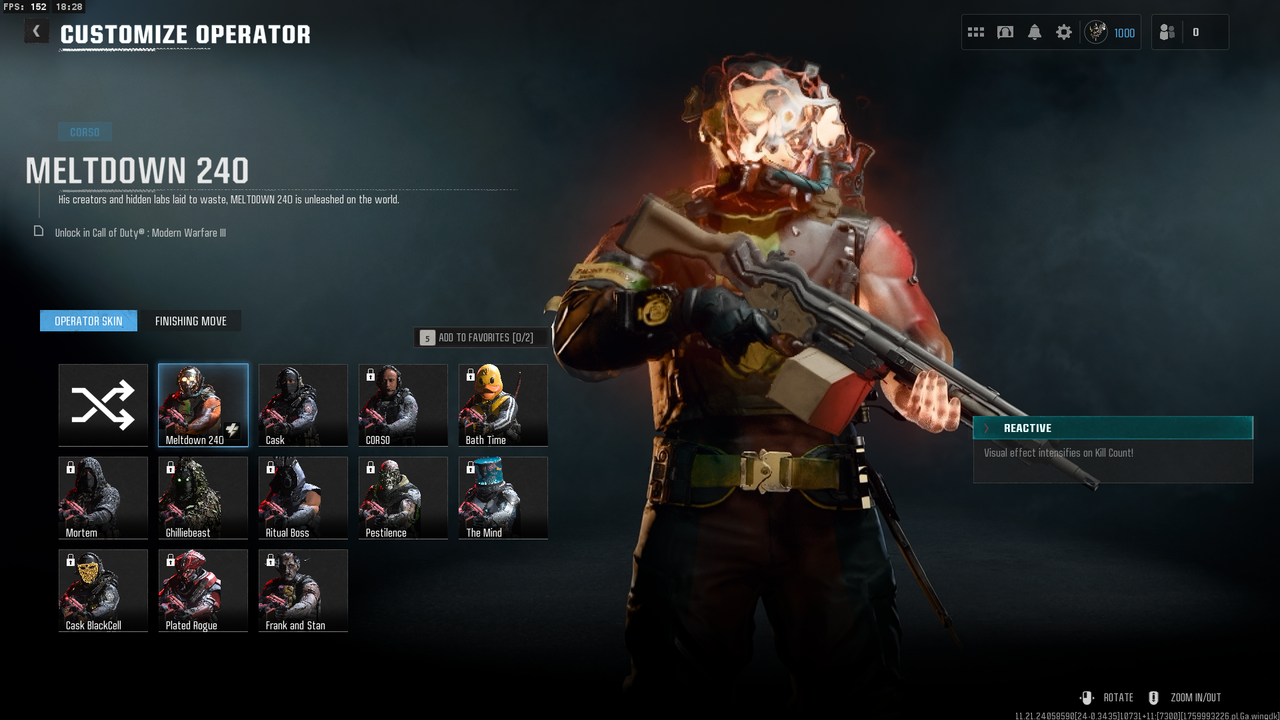The image size is (1280, 720).
Task: Open the Finishing Move tab
Action: click(x=190, y=321)
